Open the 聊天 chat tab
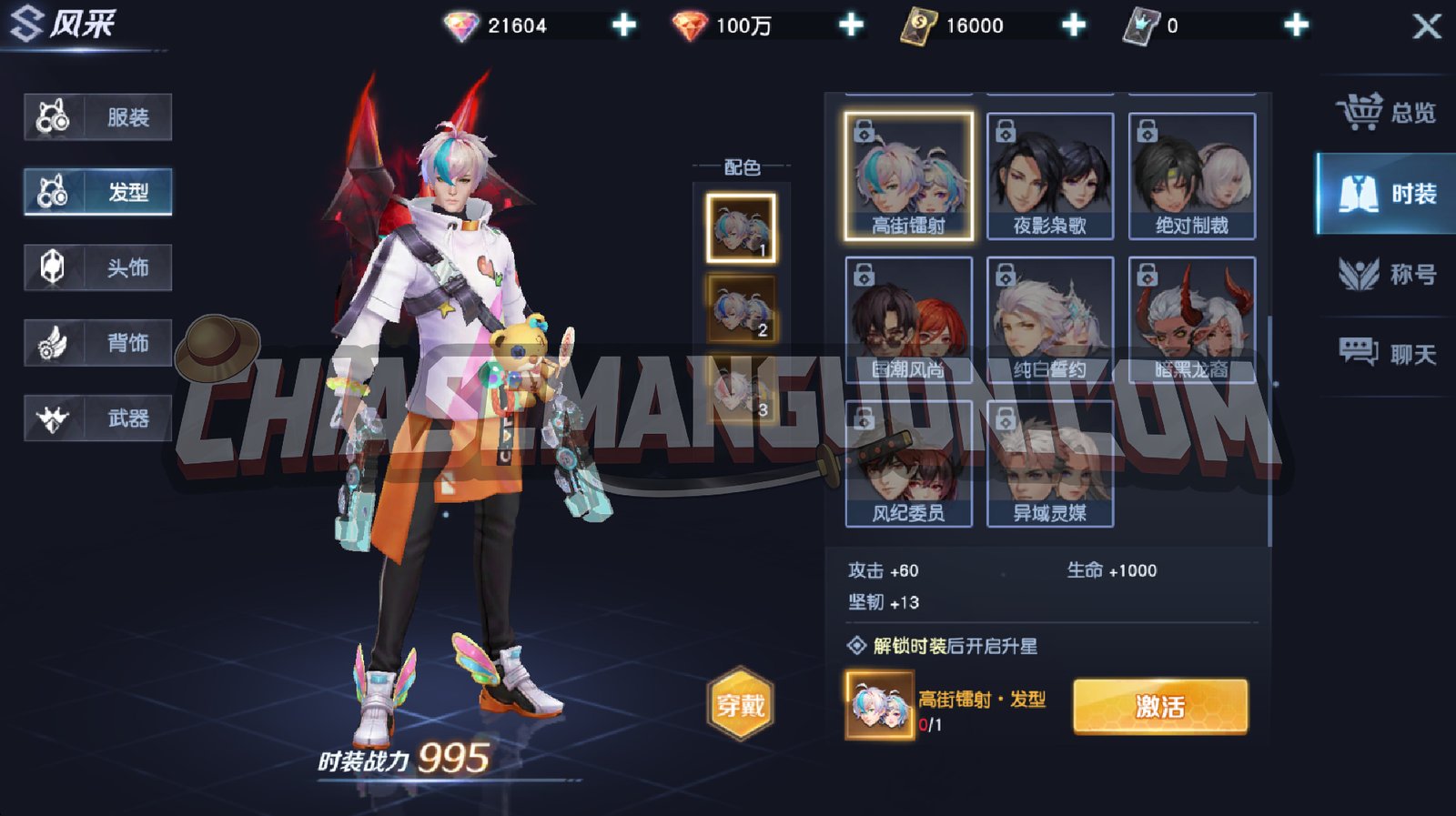This screenshot has width=1456, height=816. [x=1386, y=353]
